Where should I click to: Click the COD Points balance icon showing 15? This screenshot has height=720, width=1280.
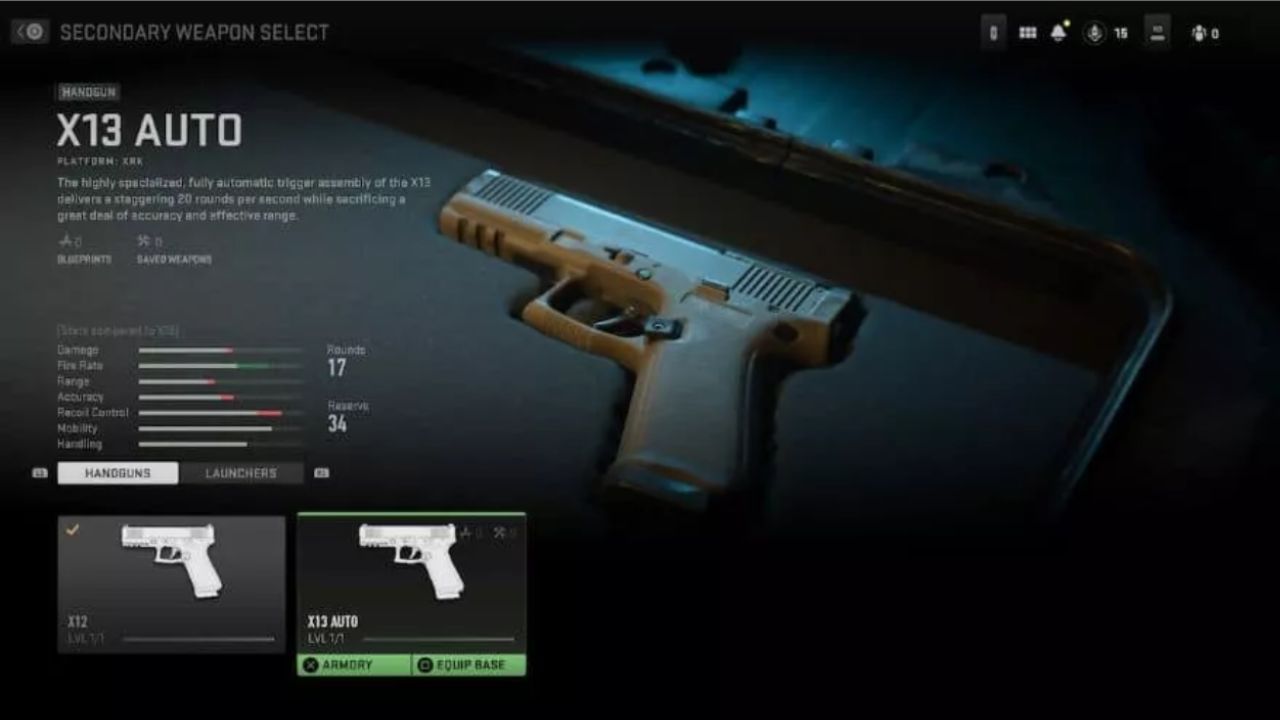click(1096, 32)
